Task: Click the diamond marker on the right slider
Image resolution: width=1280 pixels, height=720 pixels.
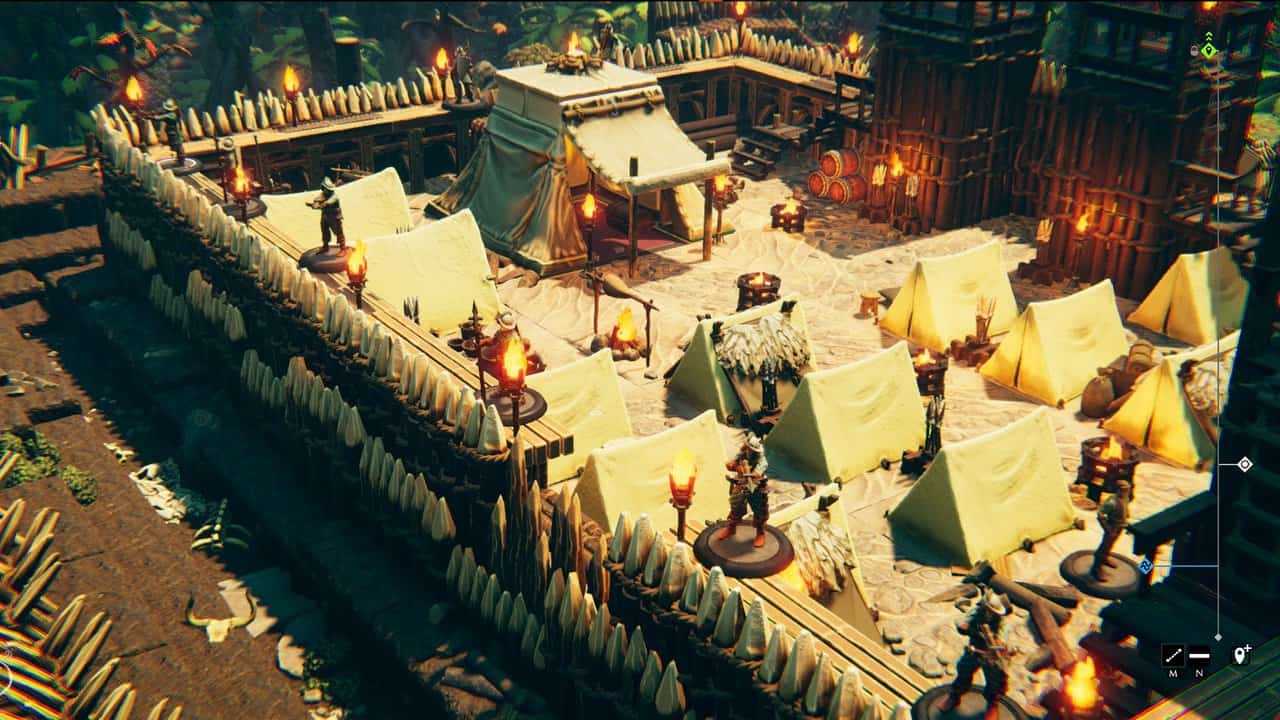Action: click(x=1246, y=464)
